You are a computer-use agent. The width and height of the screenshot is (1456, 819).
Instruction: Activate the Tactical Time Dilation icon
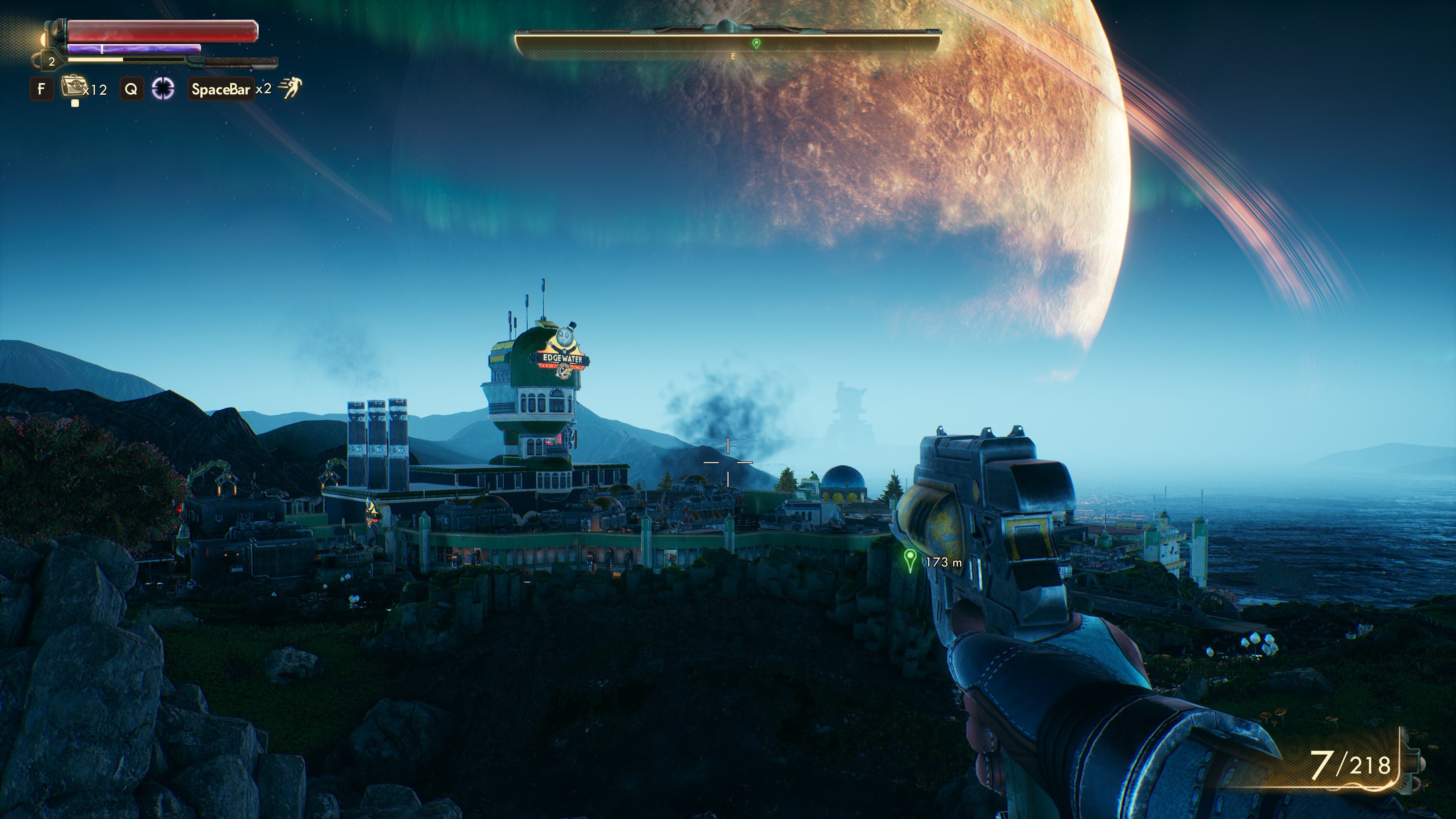coord(163,89)
